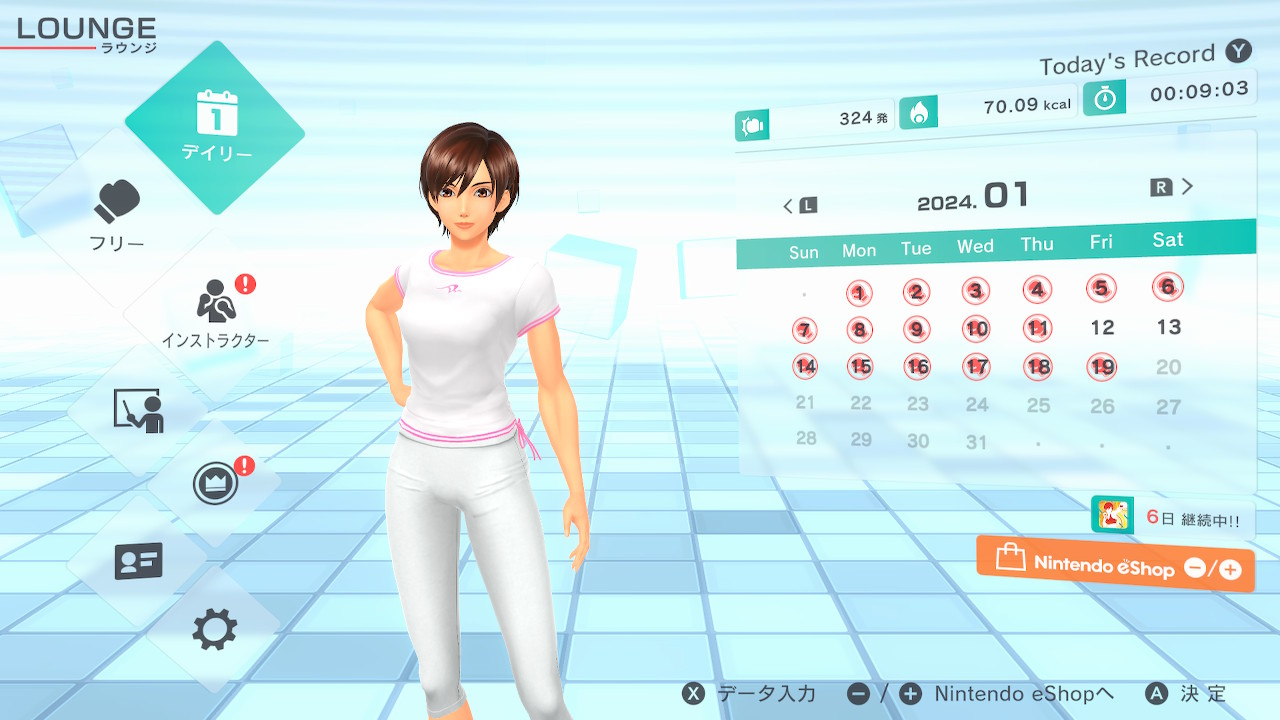Open the Instructor (インストラクター) menu
This screenshot has height=720, width=1280.
click(216, 312)
